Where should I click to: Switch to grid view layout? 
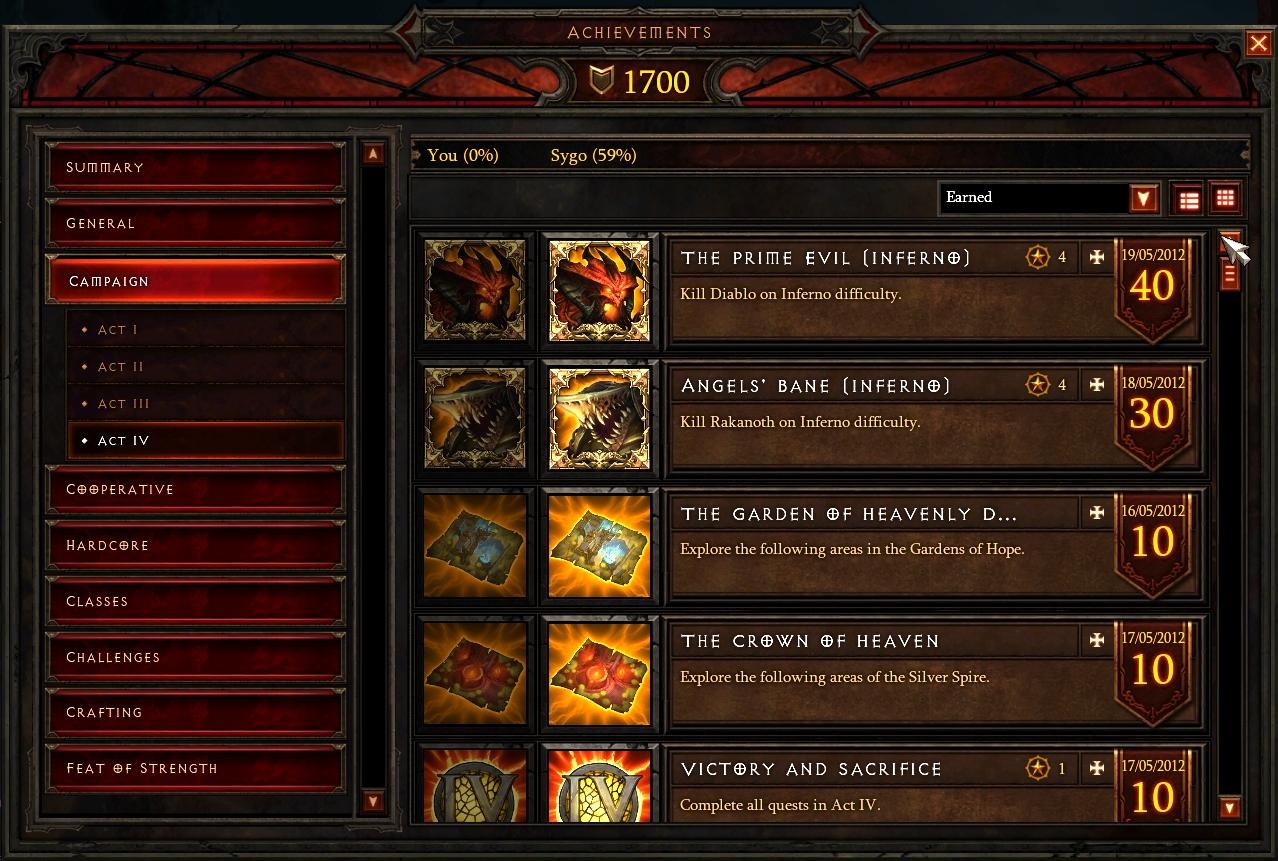(x=1225, y=198)
